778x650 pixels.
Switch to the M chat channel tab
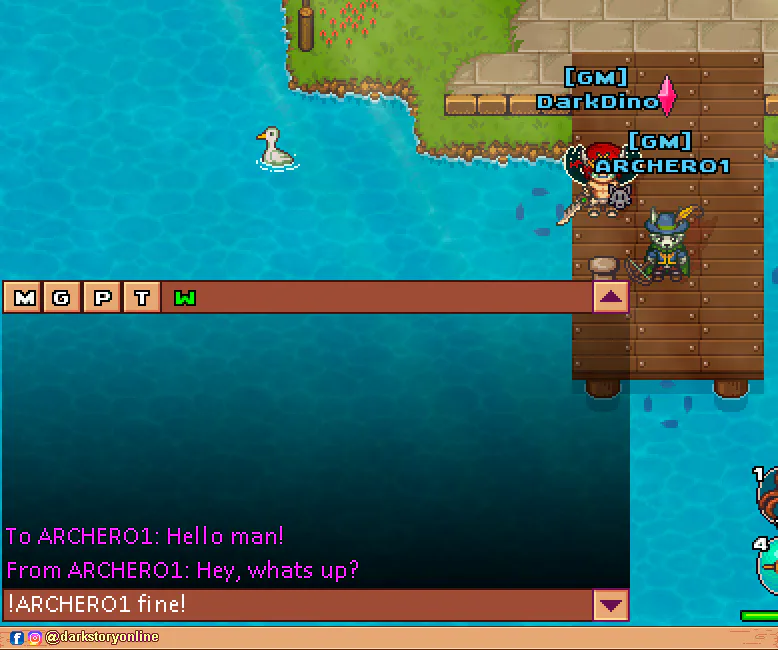[x=24, y=297]
